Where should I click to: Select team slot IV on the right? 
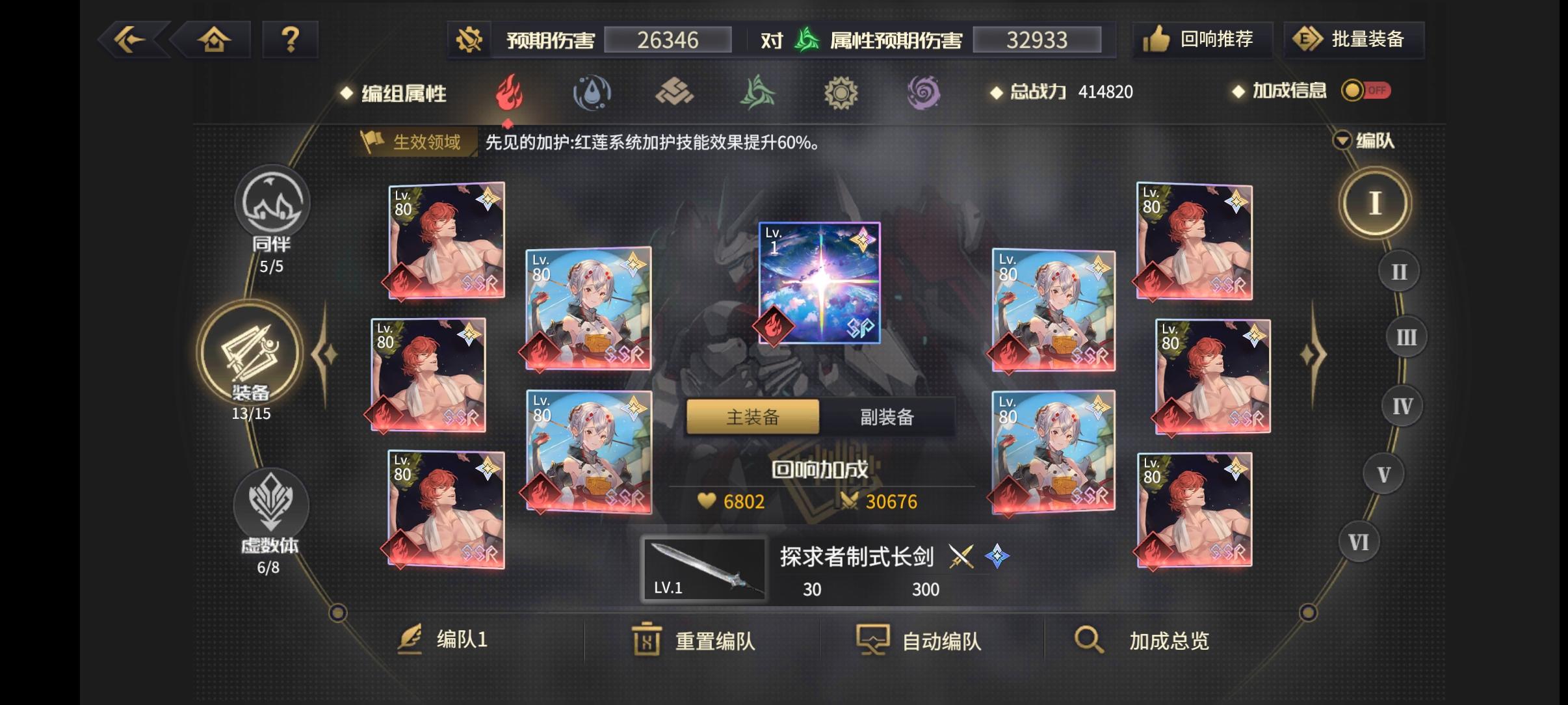tap(1402, 405)
